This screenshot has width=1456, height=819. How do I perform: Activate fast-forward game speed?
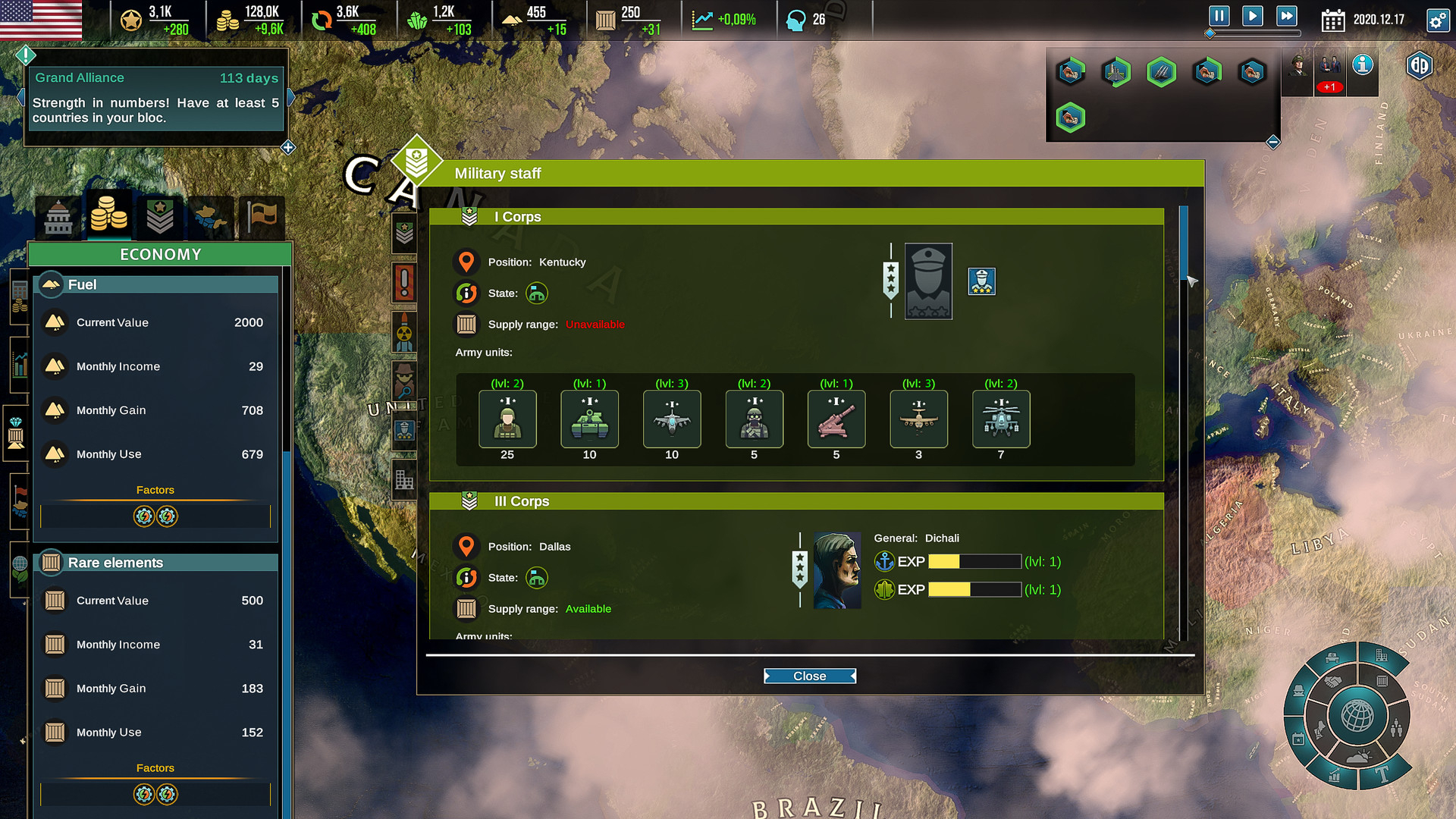[1287, 16]
